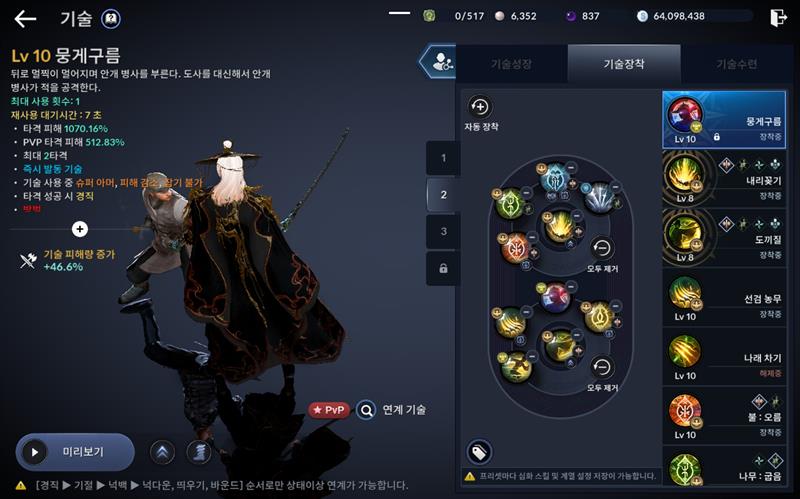Open the locked preset slot
The image size is (800, 499).
[443, 268]
